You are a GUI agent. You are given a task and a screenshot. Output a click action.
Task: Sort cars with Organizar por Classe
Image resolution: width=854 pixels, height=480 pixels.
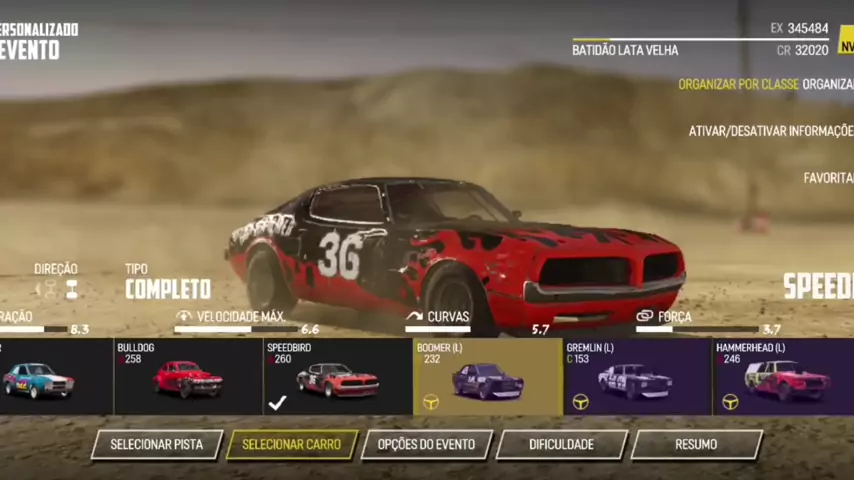(x=738, y=85)
